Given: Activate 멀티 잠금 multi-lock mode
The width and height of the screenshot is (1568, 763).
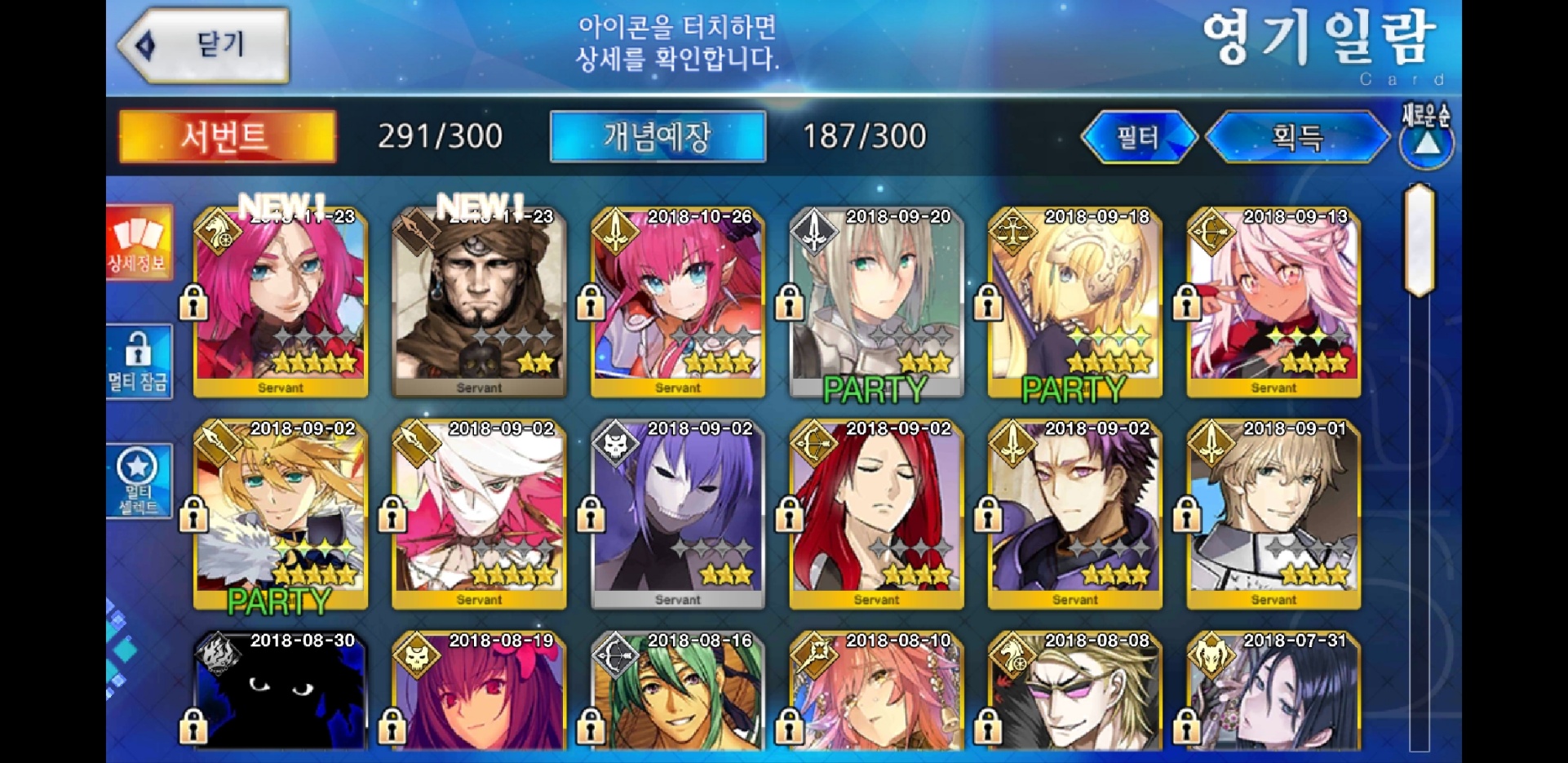Looking at the screenshot, I should (139, 362).
